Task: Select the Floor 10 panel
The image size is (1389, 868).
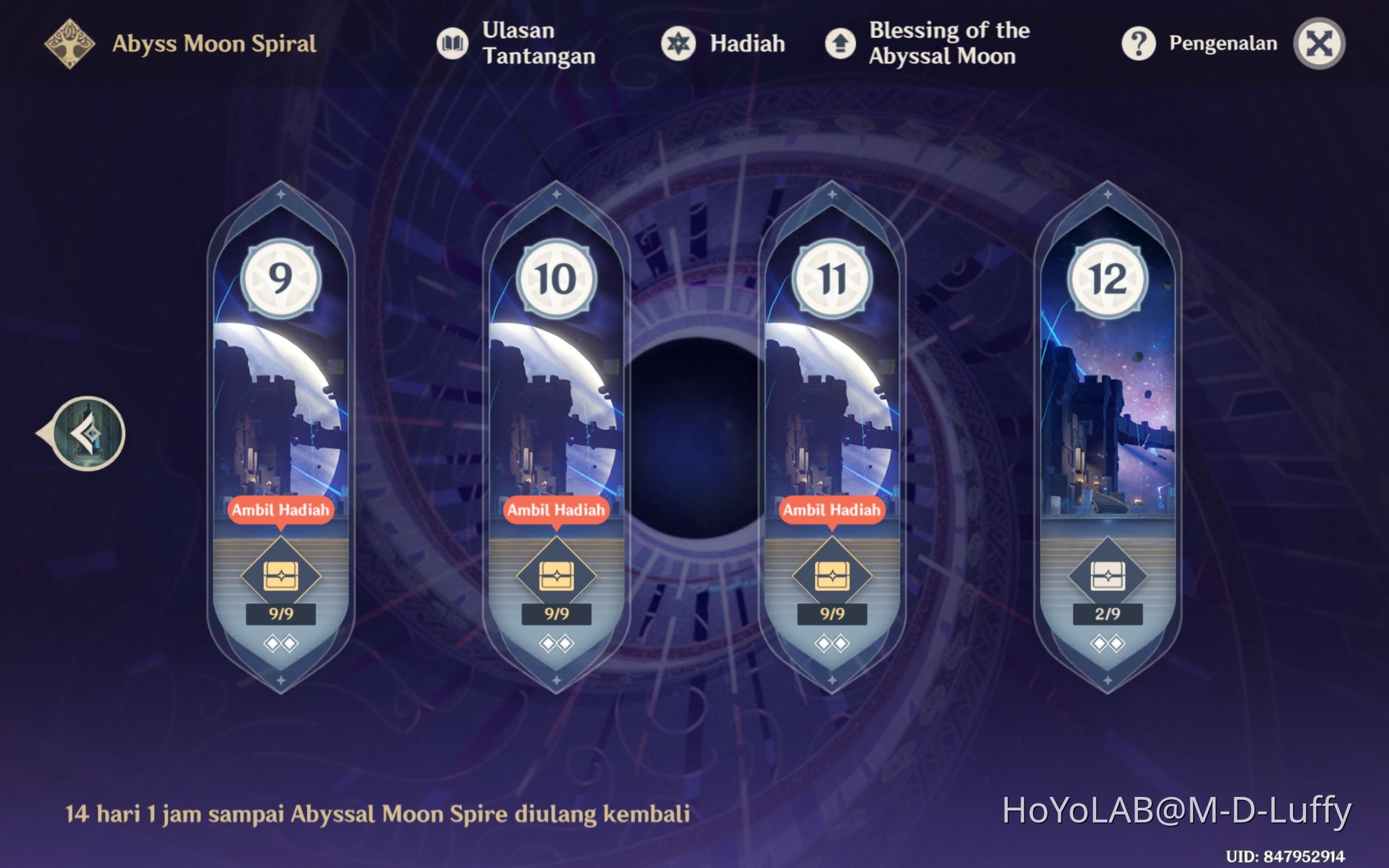Action: click(x=556, y=402)
